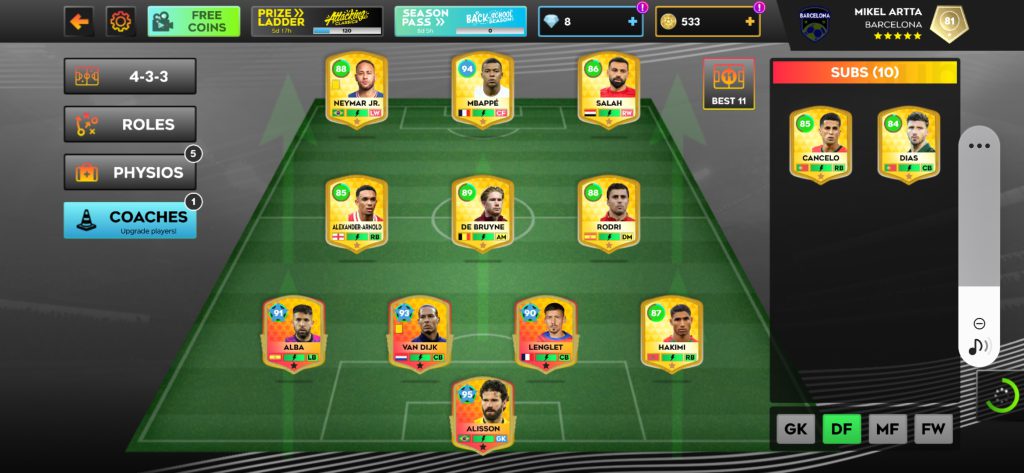The height and width of the screenshot is (473, 1024).
Task: Switch to the MF substitutes filter
Action: 887,429
